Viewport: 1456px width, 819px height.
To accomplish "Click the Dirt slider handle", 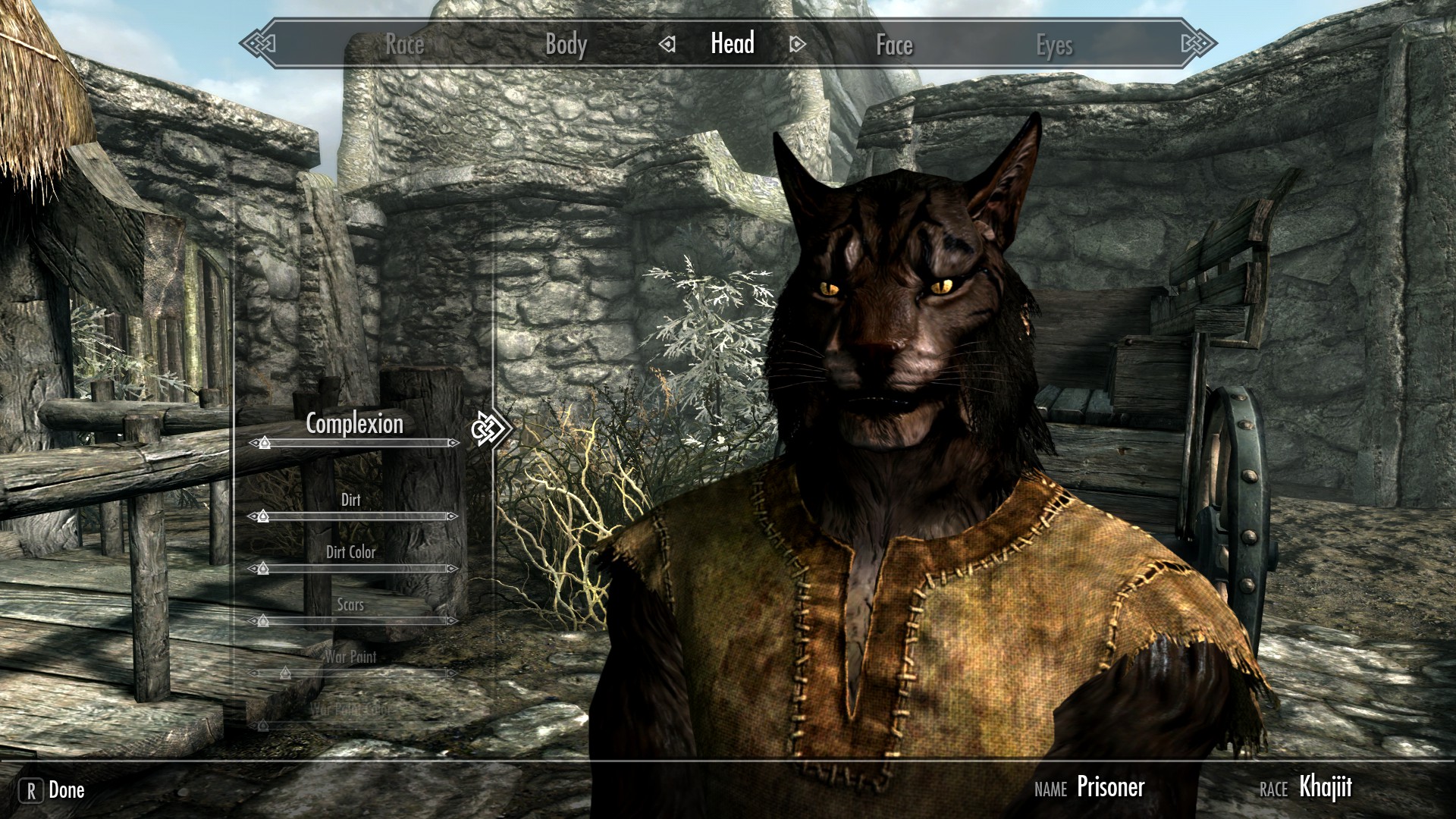I will coord(262,516).
